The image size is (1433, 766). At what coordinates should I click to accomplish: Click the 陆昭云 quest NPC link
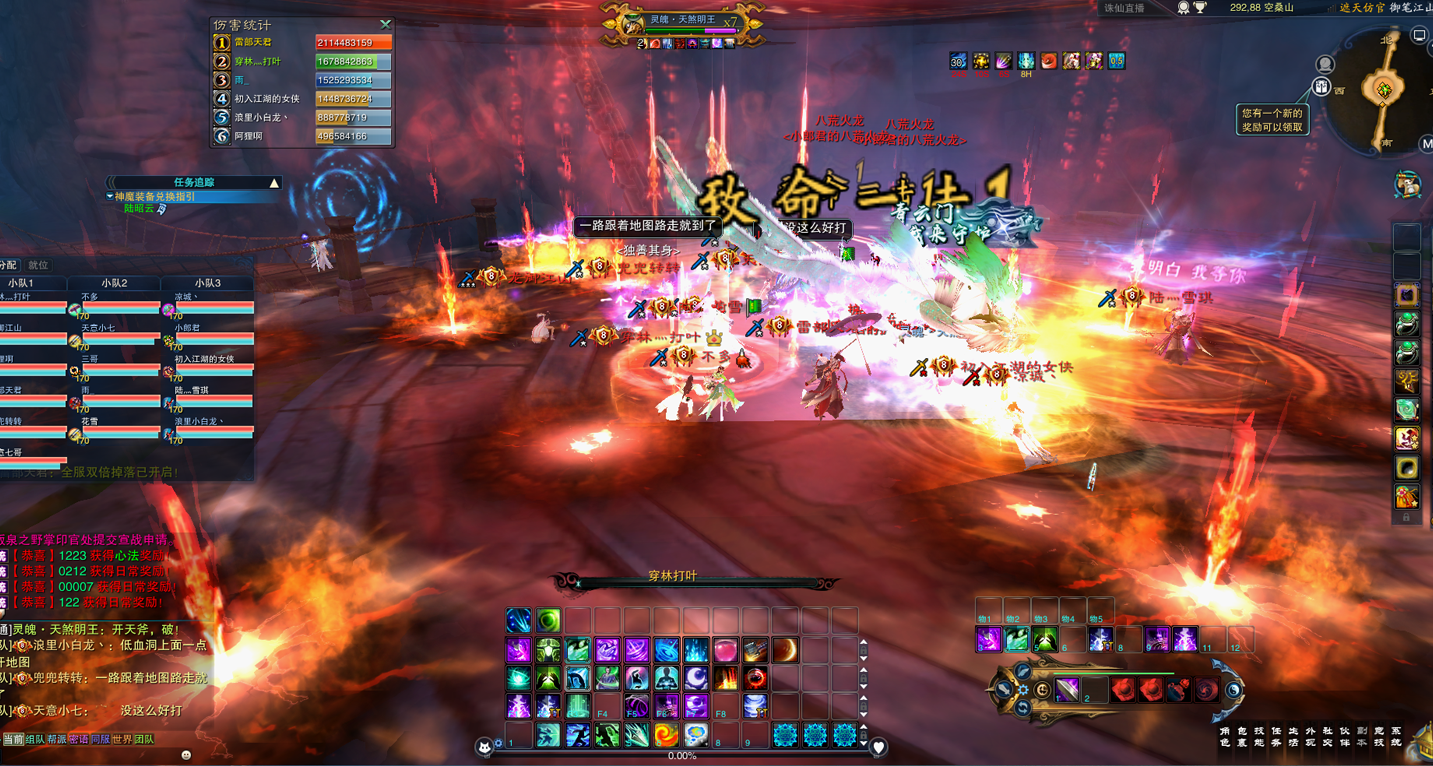tap(139, 209)
